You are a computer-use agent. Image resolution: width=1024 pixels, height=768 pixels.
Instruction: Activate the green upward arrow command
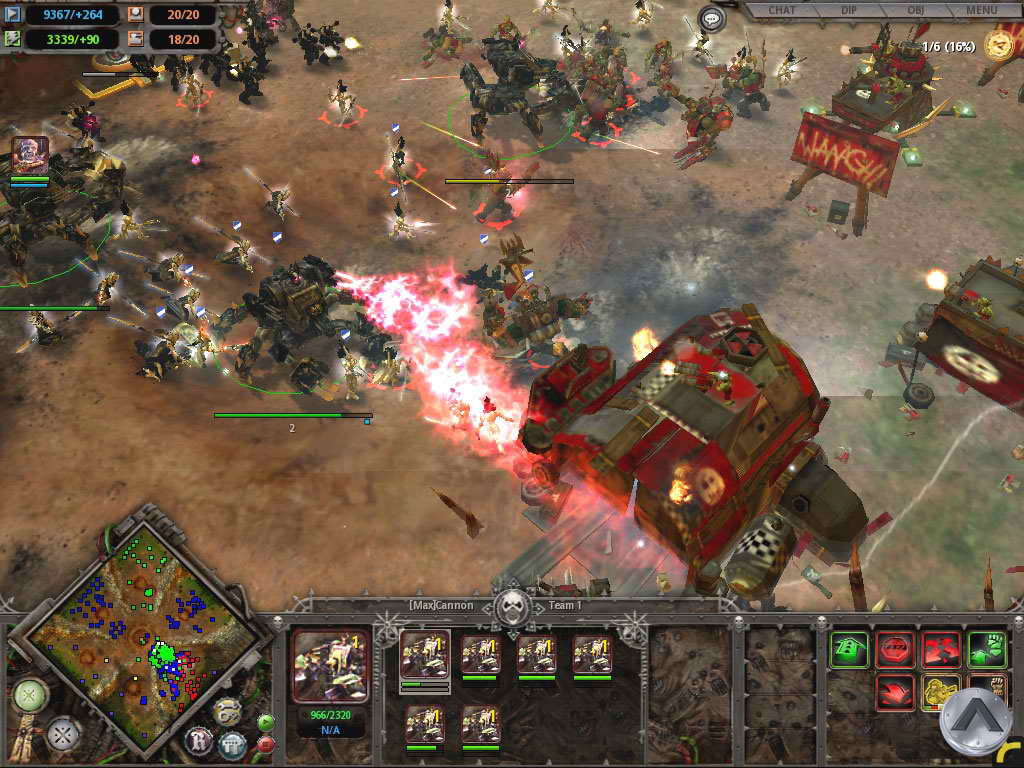[850, 650]
